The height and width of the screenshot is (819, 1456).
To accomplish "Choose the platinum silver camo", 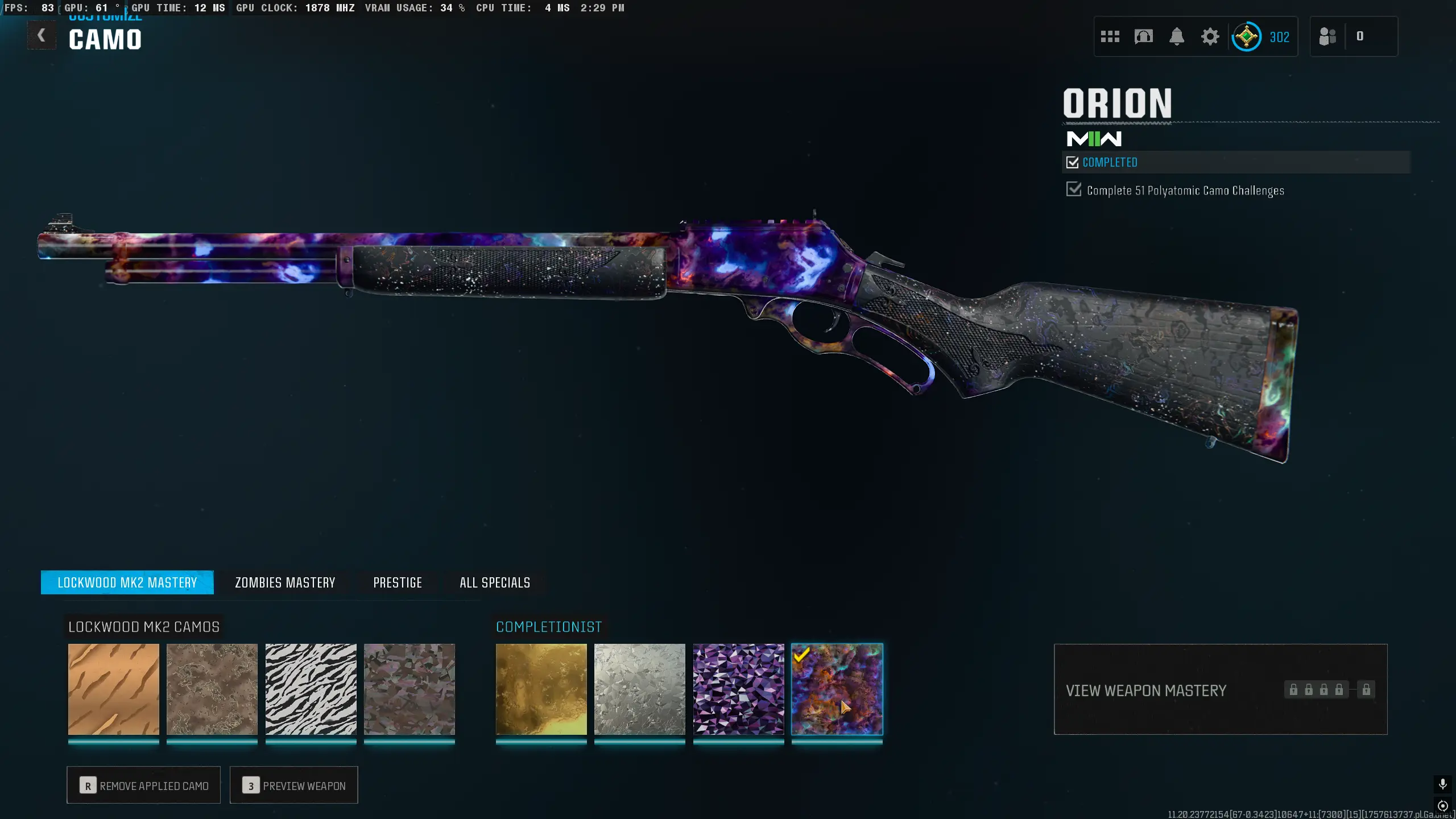I will (640, 689).
